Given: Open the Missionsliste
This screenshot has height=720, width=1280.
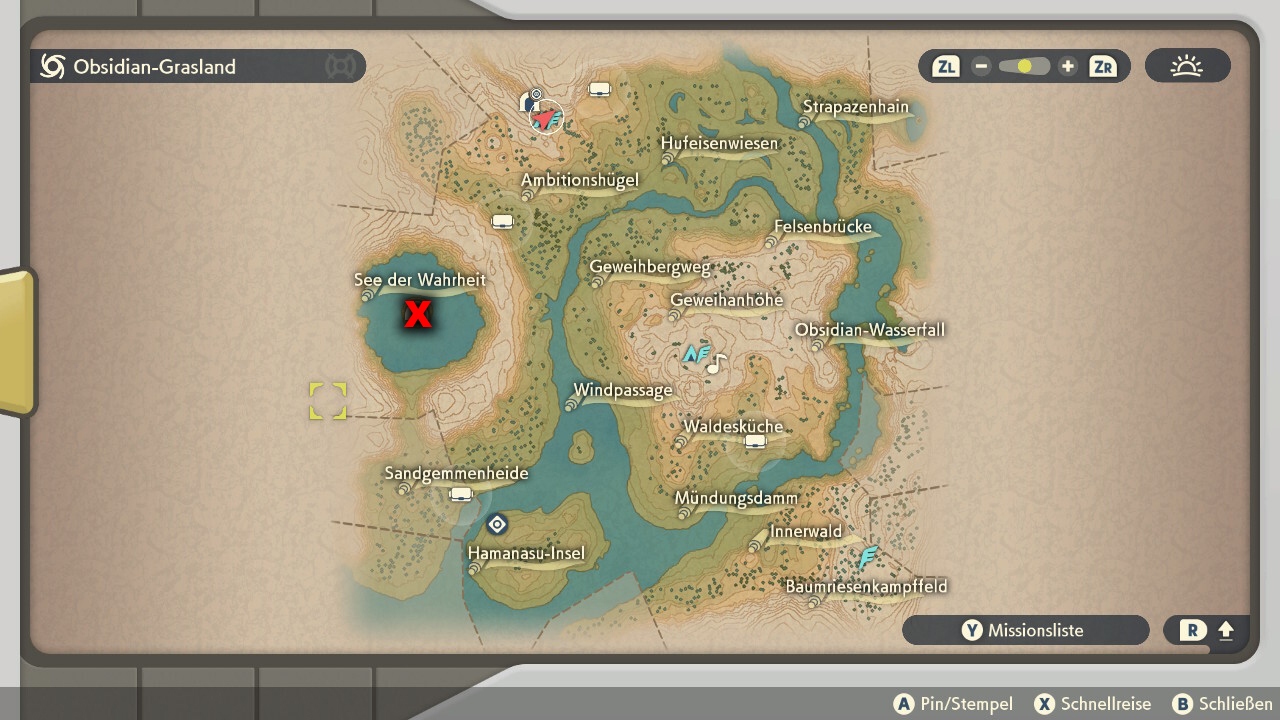Looking at the screenshot, I should (1025, 630).
